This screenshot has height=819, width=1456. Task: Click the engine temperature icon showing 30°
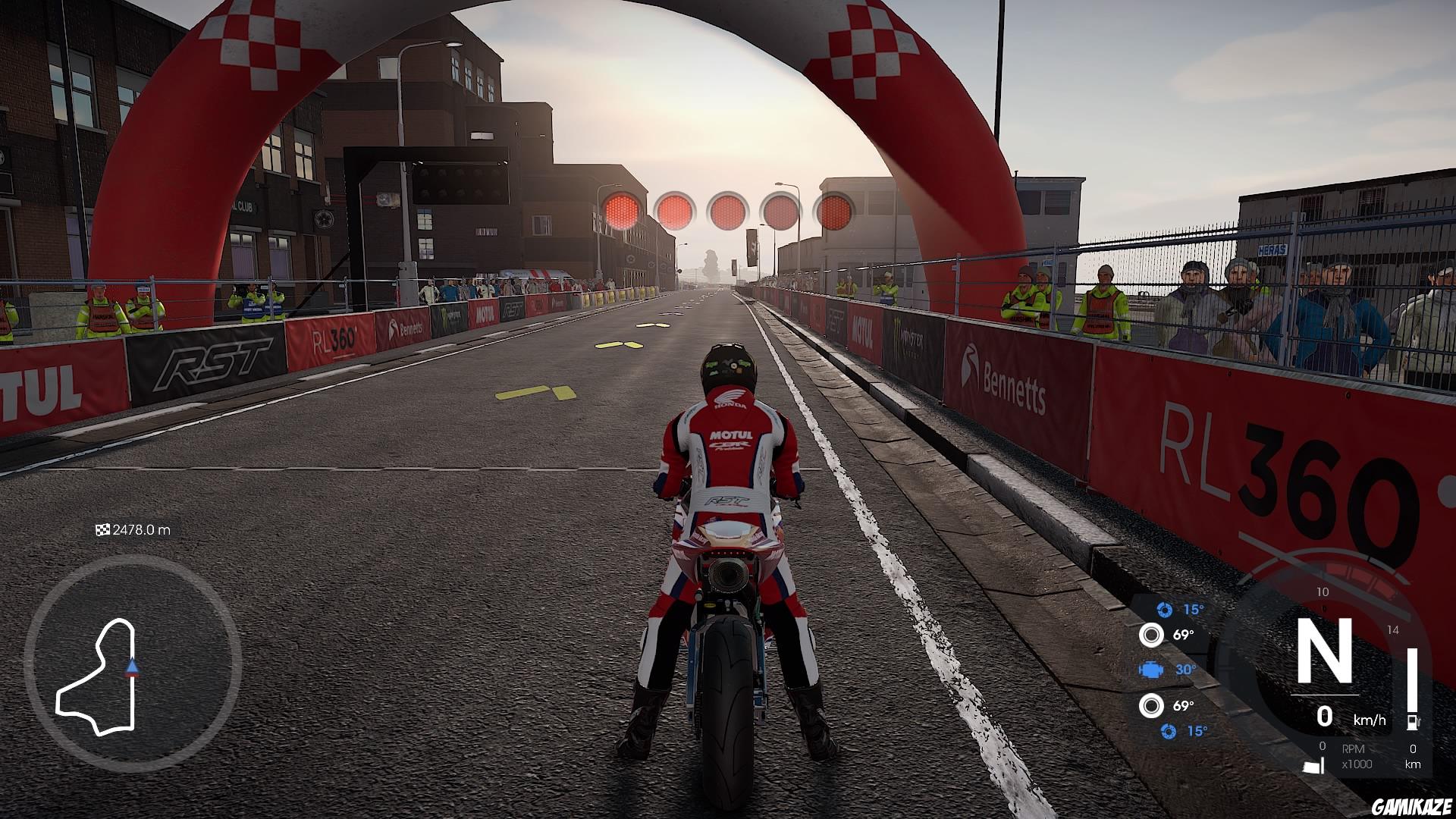[1151, 670]
